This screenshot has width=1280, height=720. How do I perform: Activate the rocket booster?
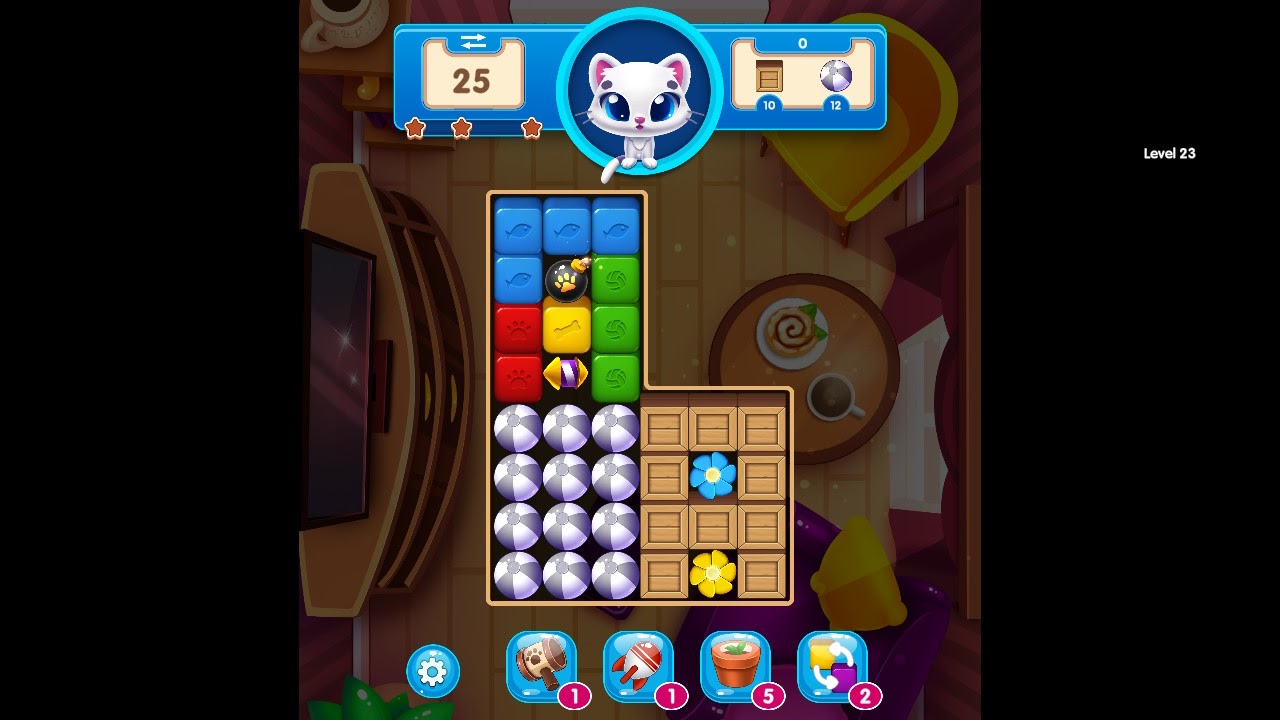pyautogui.click(x=640, y=663)
